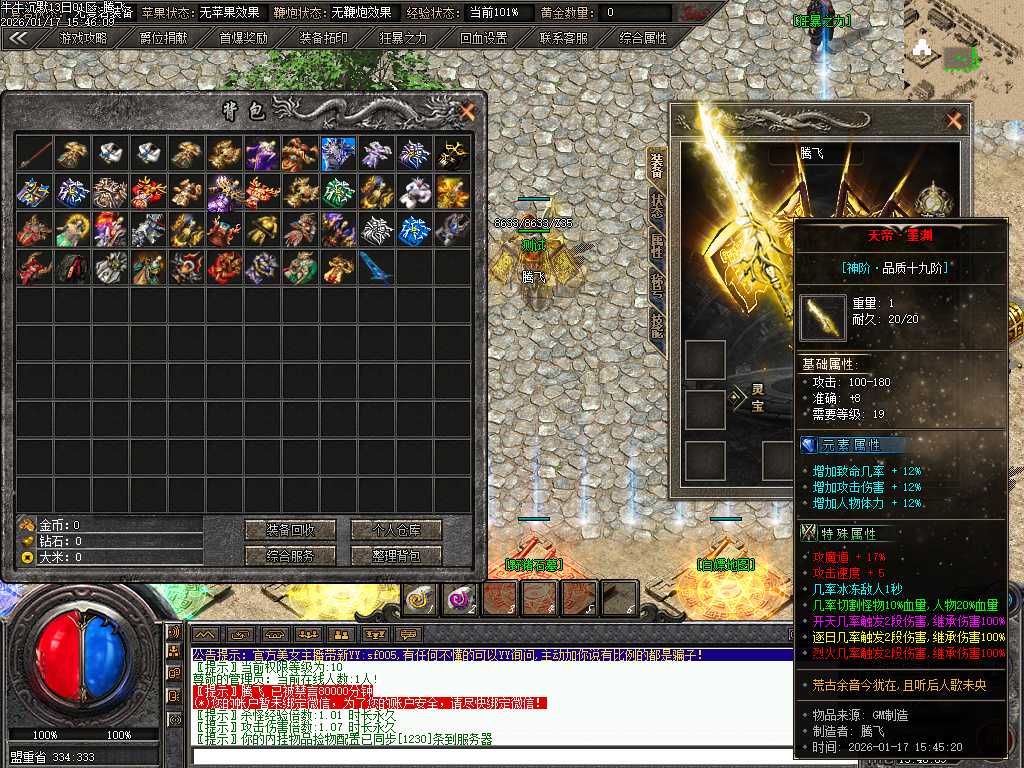Viewport: 1024px width, 768px height.
Task: Select the 首爆奖励 first-drop rewards entry
Action: [244, 38]
